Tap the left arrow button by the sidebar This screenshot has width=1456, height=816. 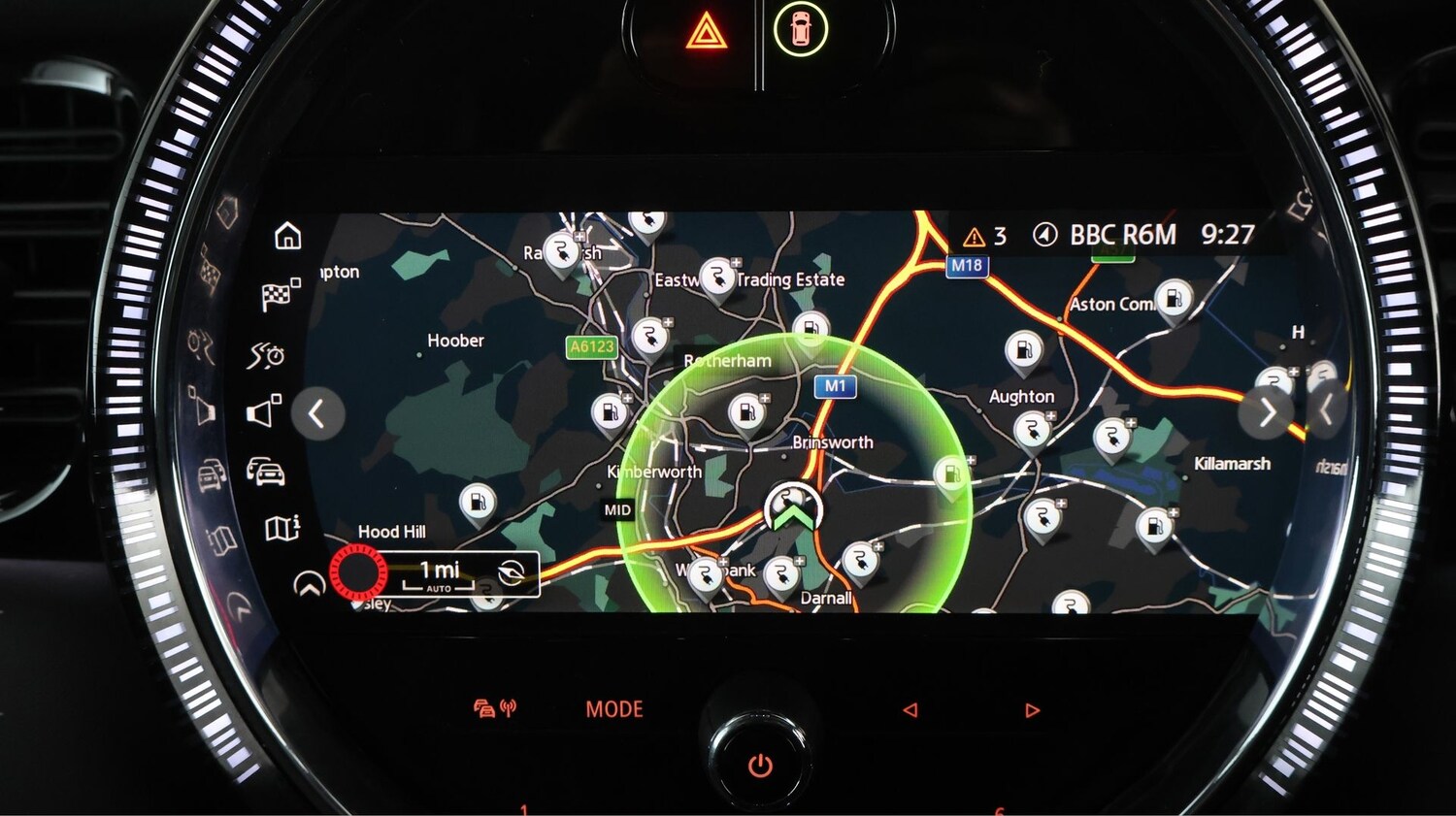click(317, 414)
